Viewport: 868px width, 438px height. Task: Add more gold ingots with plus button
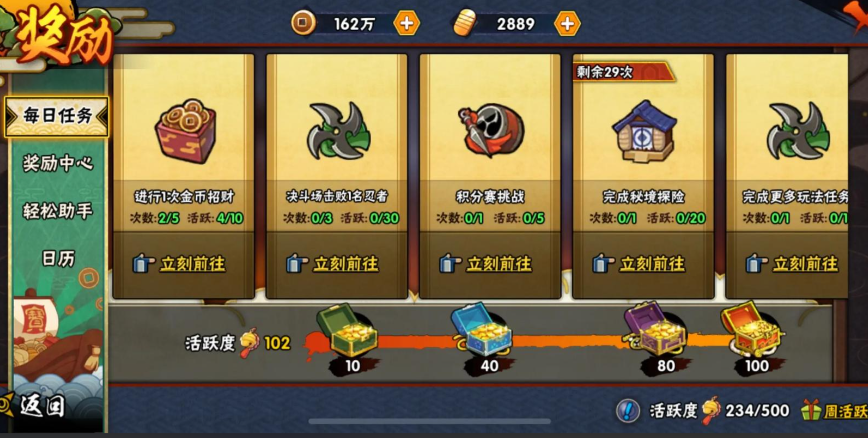(567, 23)
